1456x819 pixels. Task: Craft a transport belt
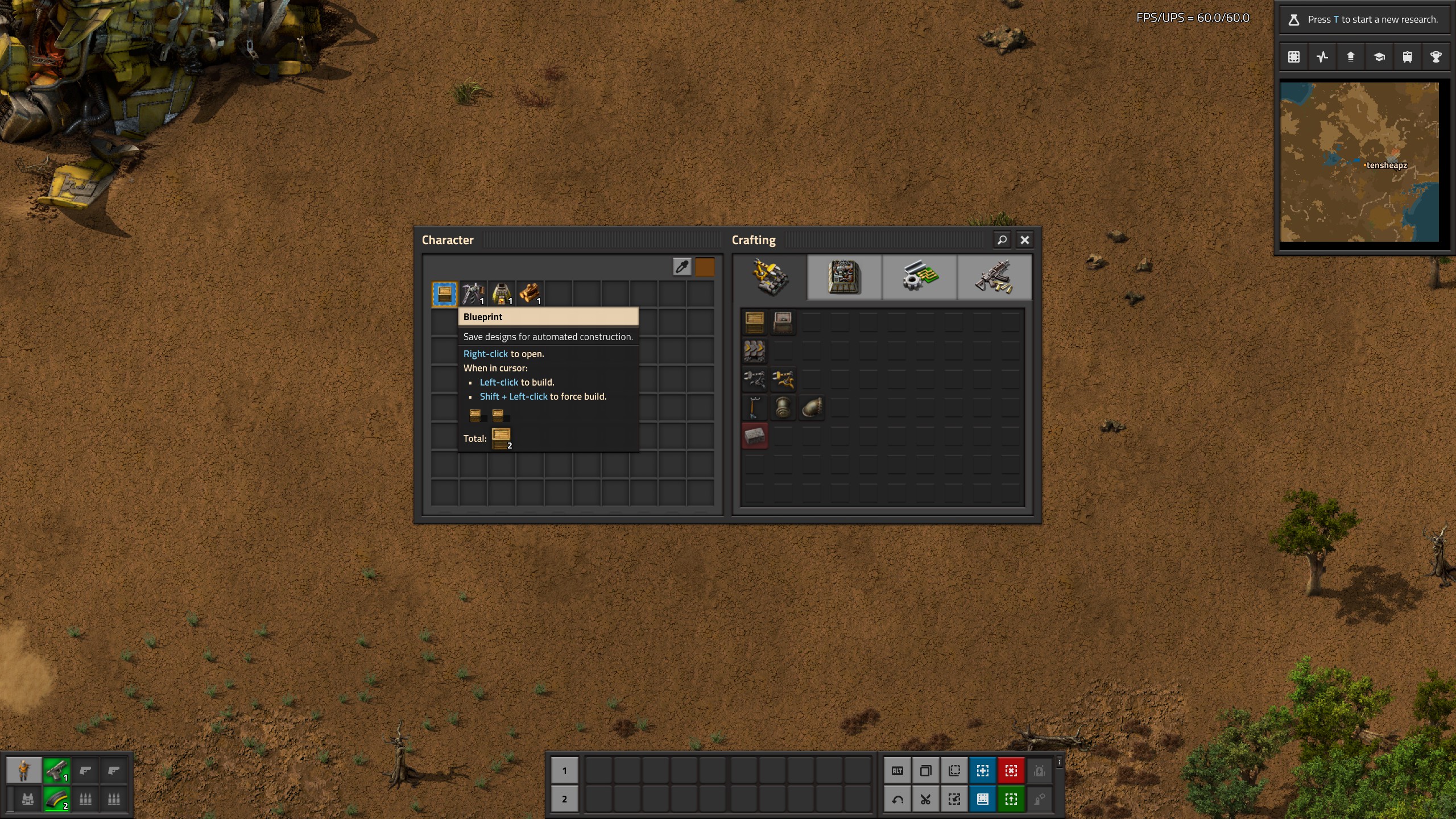755,351
